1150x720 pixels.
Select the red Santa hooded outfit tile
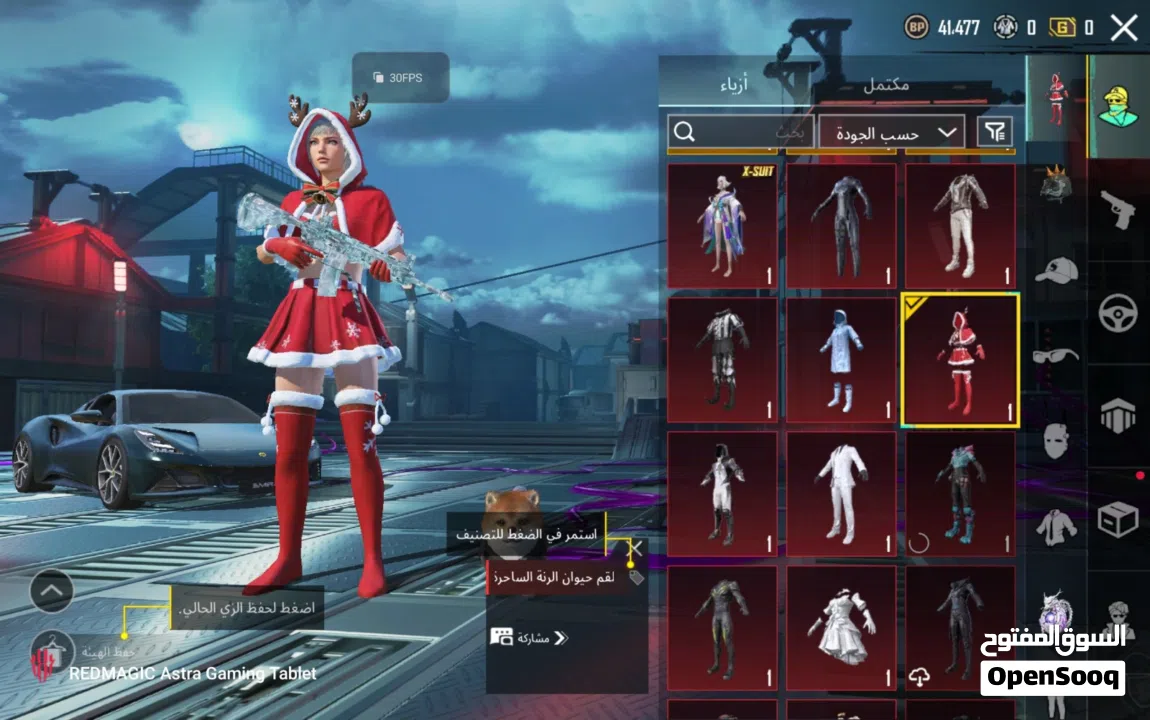tap(960, 360)
